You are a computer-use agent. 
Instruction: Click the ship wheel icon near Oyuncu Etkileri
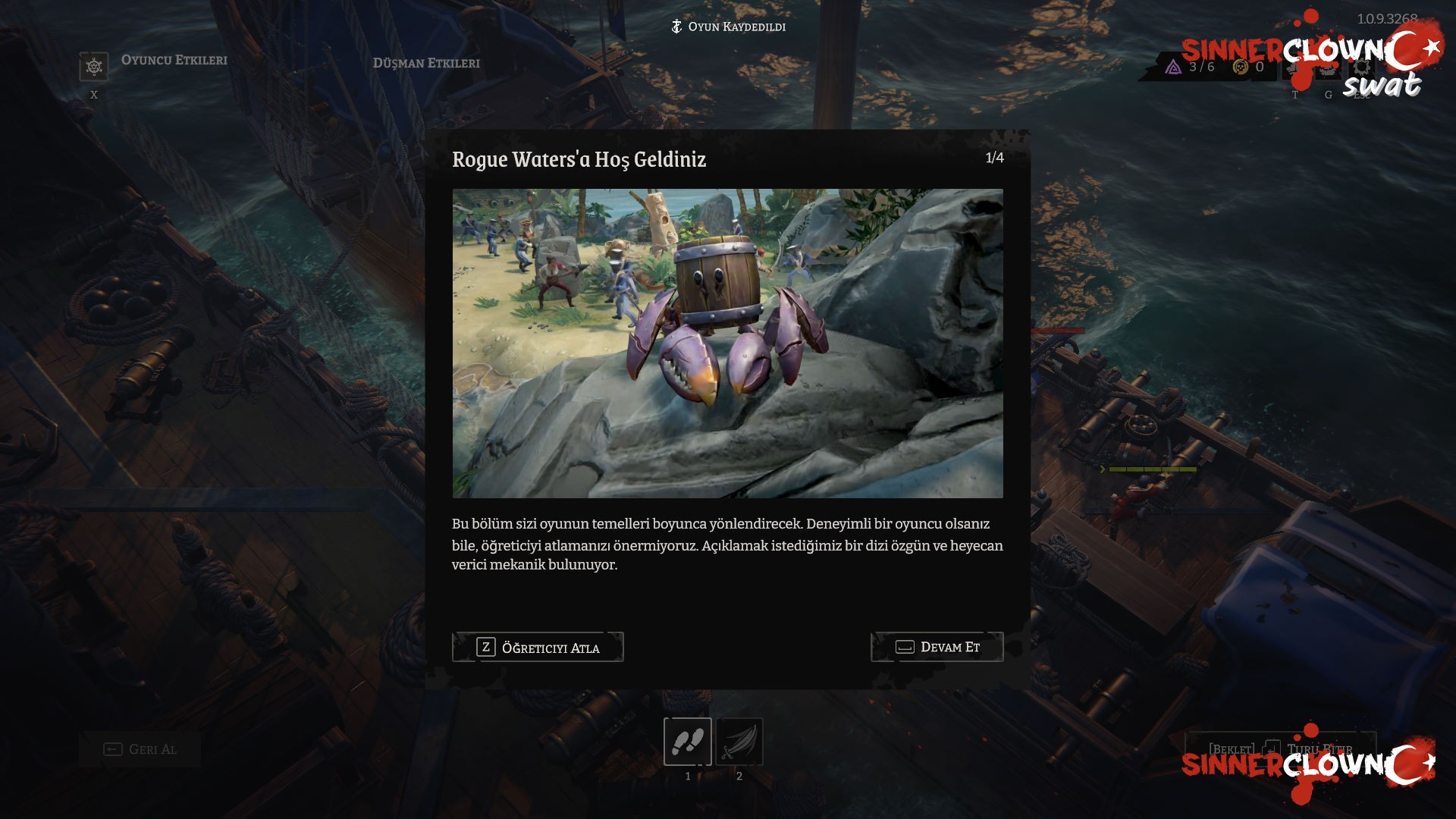pos(93,65)
